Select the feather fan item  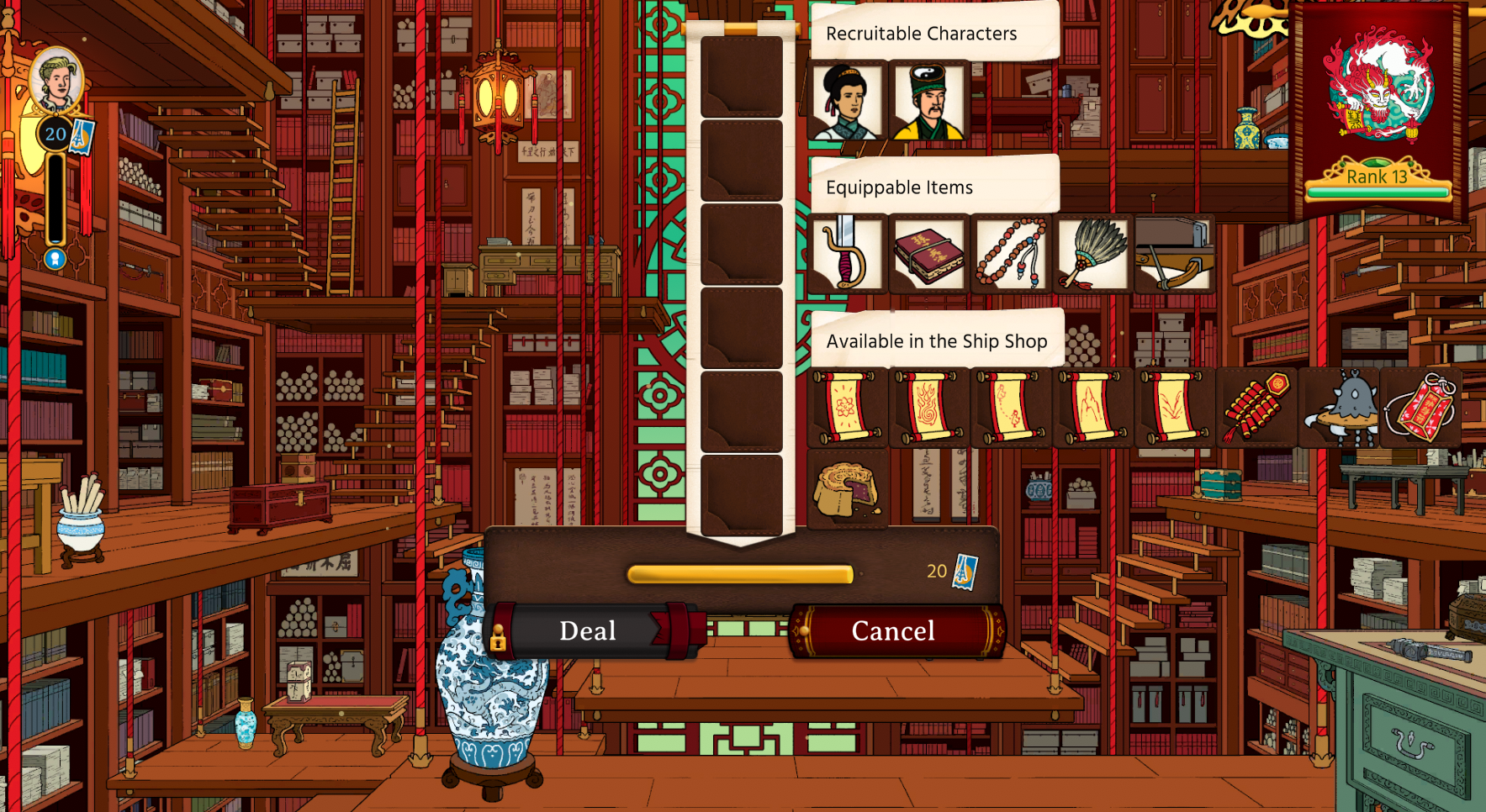coord(1092,254)
